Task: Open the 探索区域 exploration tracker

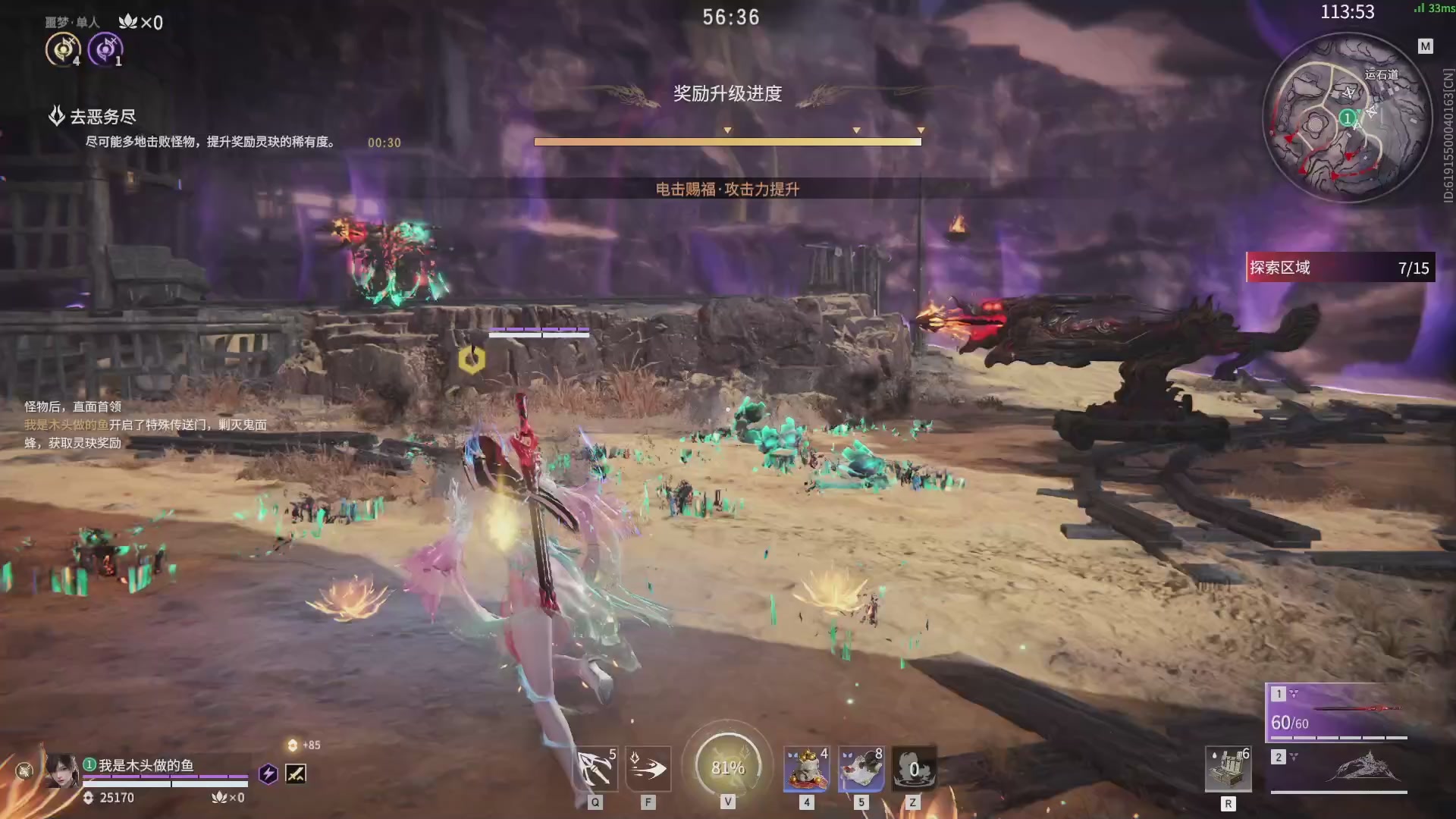Action: [1340, 268]
